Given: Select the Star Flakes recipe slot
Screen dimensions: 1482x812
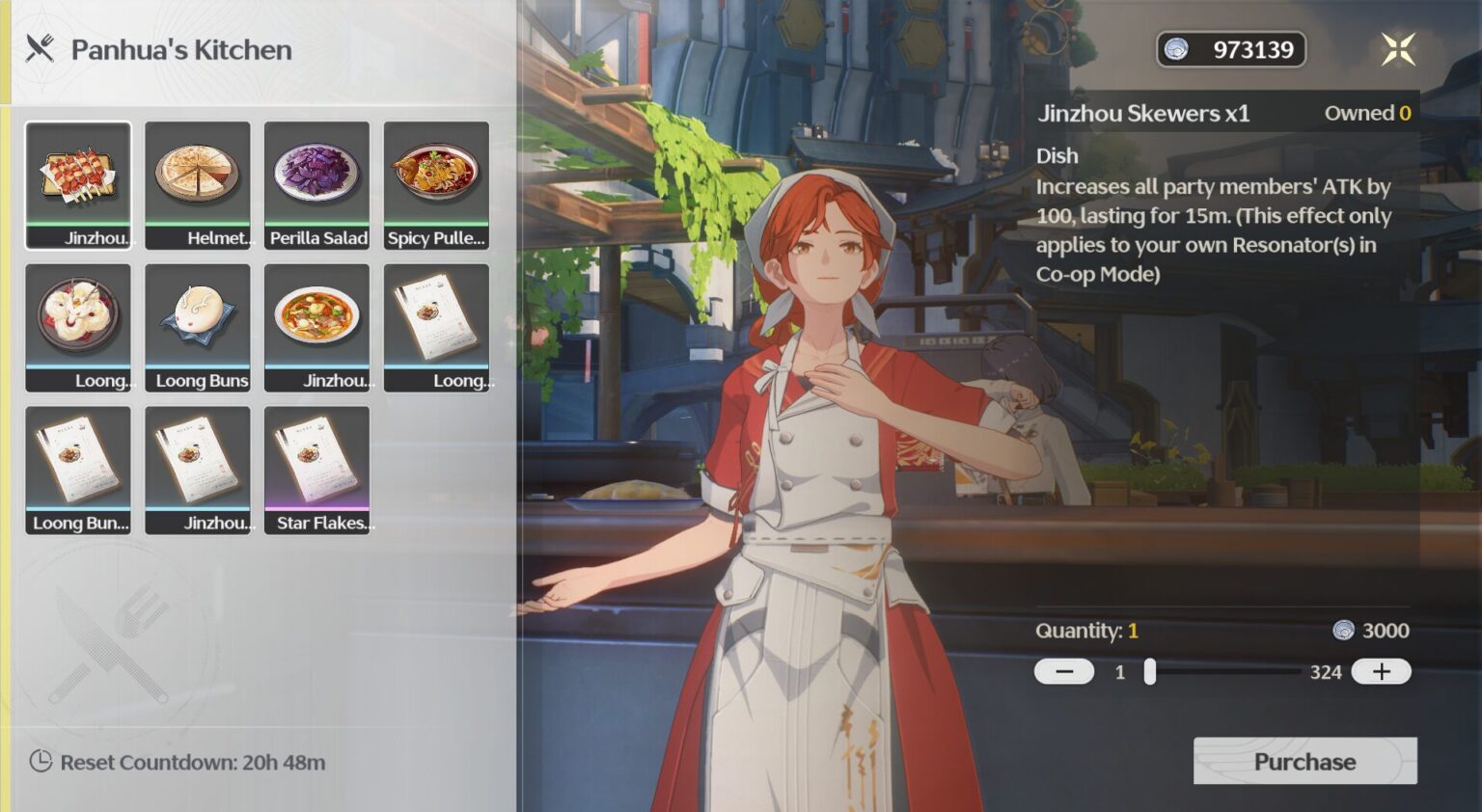Looking at the screenshot, I should pos(317,470).
